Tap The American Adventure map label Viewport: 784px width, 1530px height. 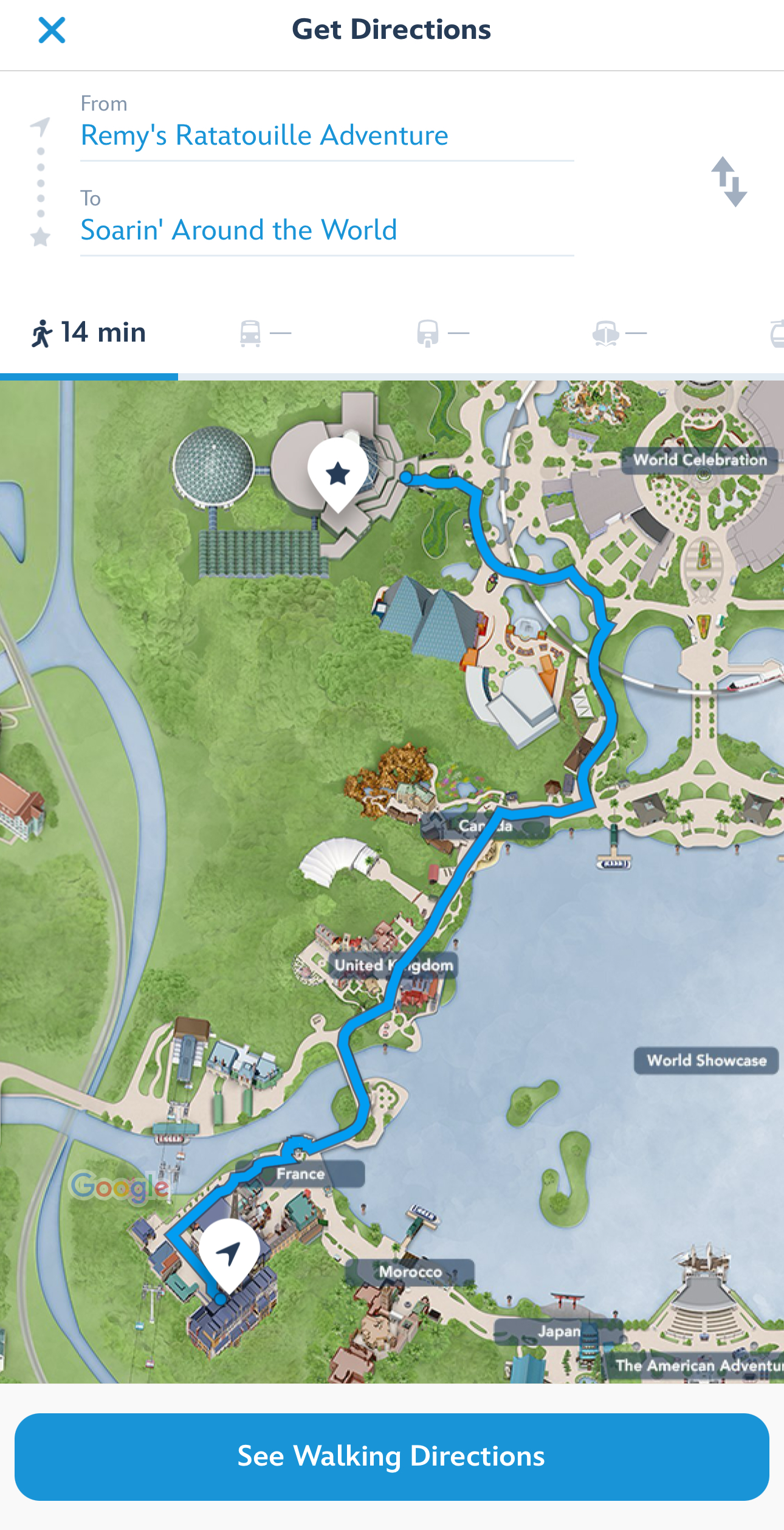[x=698, y=1365]
